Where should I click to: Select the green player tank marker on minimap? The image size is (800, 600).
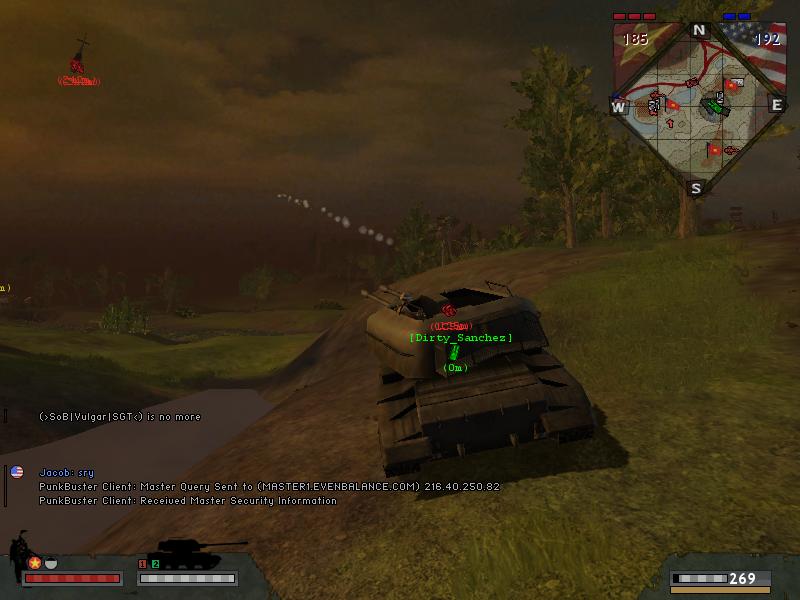point(713,104)
